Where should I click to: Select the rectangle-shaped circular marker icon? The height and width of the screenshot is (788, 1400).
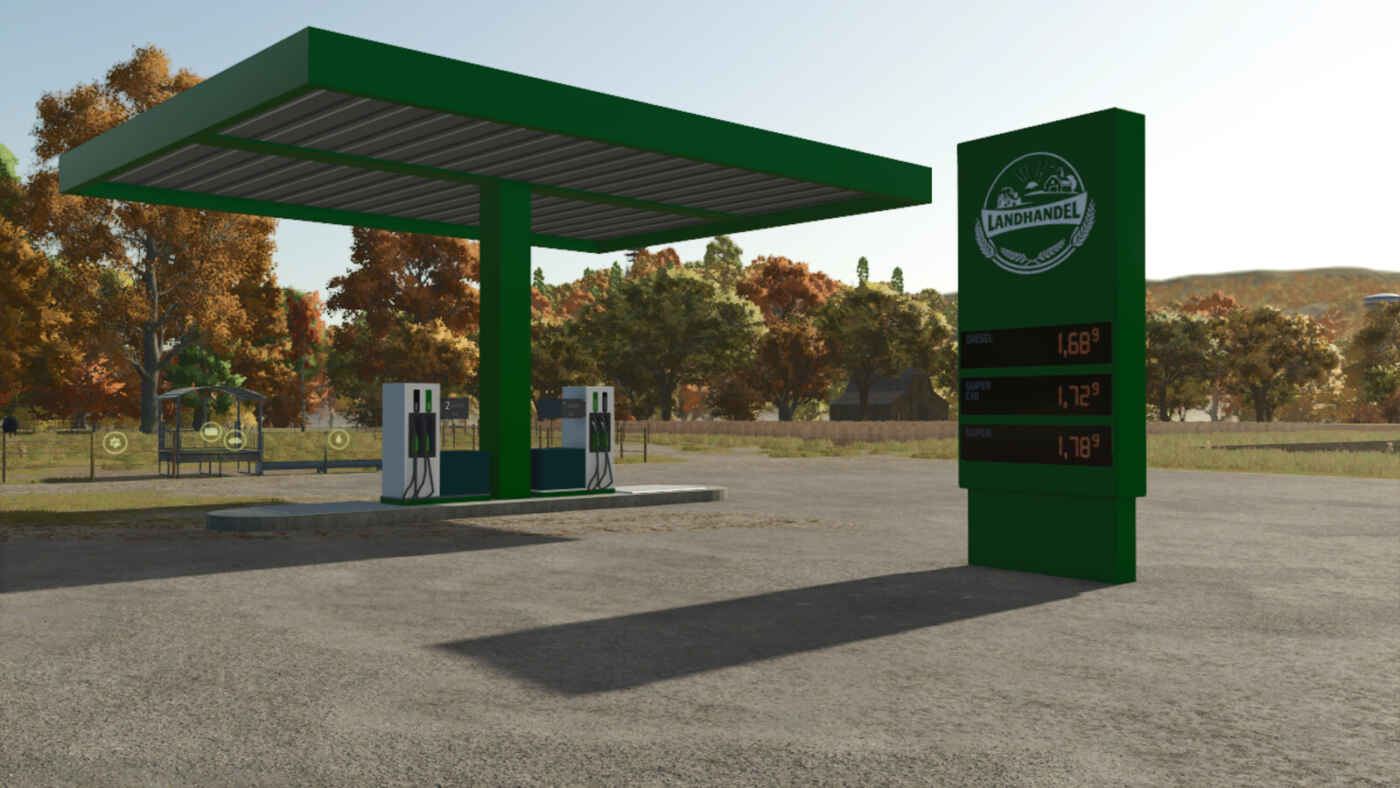211,432
